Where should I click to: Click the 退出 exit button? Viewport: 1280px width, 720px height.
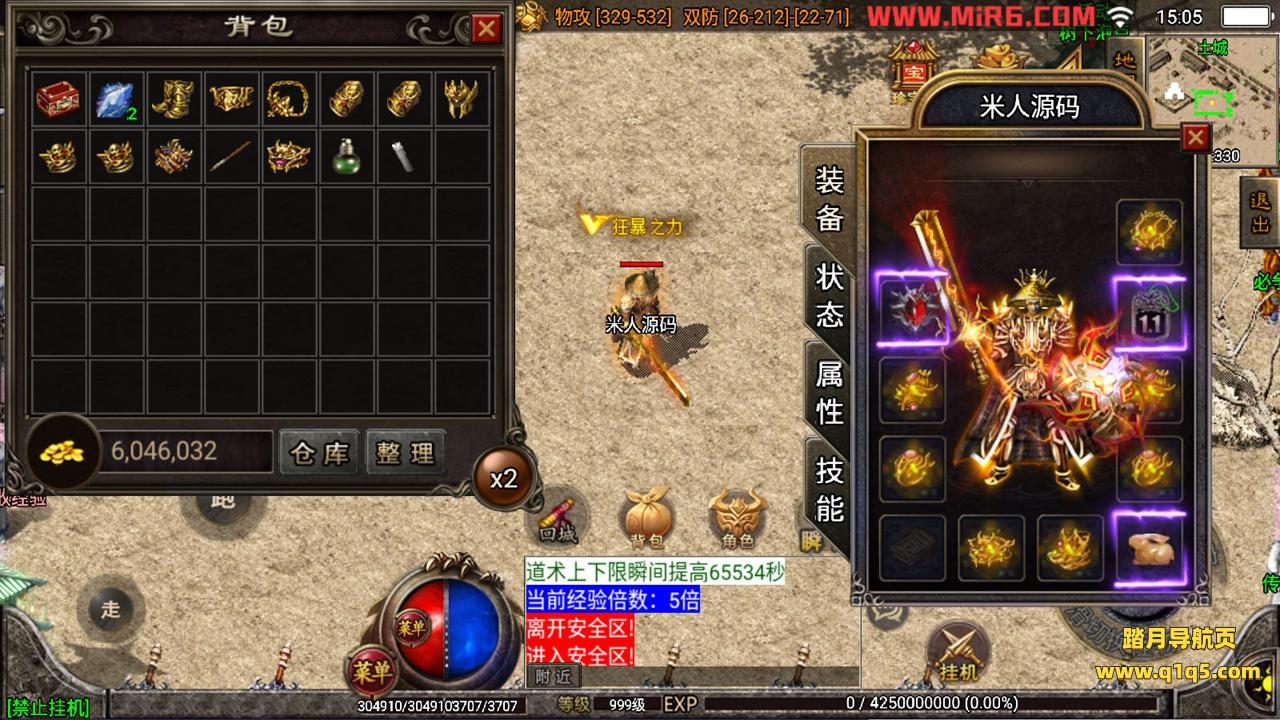1260,212
